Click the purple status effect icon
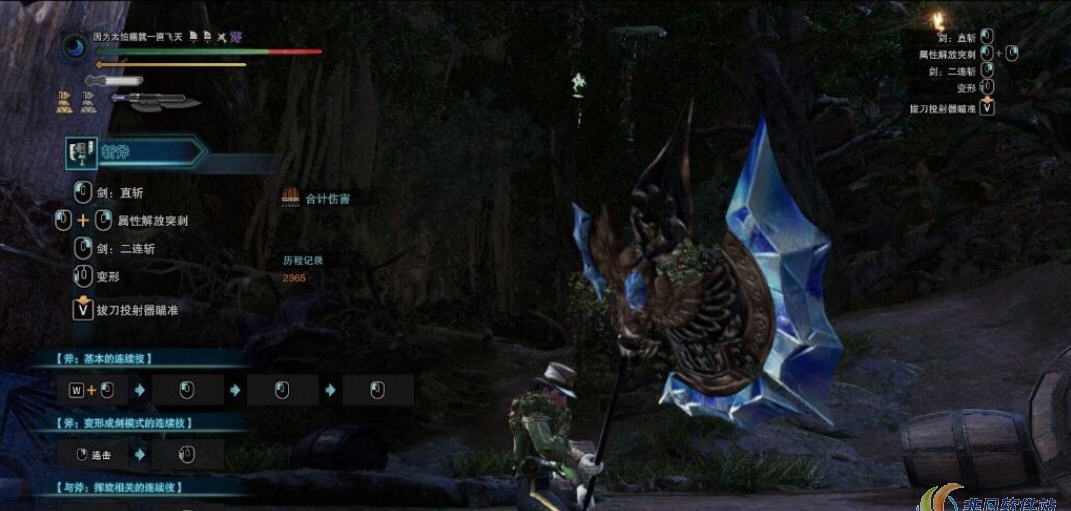 point(236,36)
